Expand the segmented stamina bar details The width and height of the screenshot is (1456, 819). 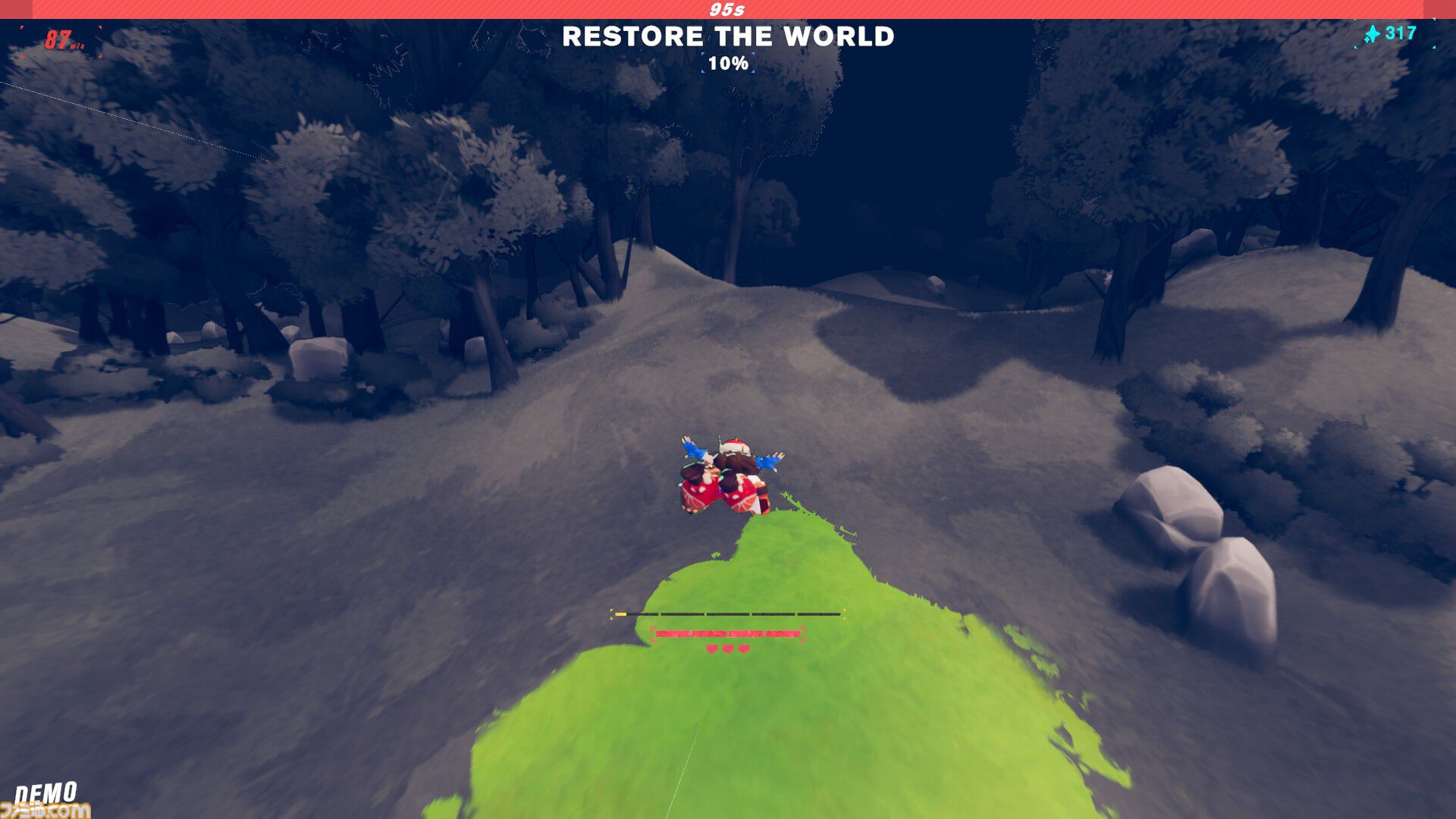[726, 613]
